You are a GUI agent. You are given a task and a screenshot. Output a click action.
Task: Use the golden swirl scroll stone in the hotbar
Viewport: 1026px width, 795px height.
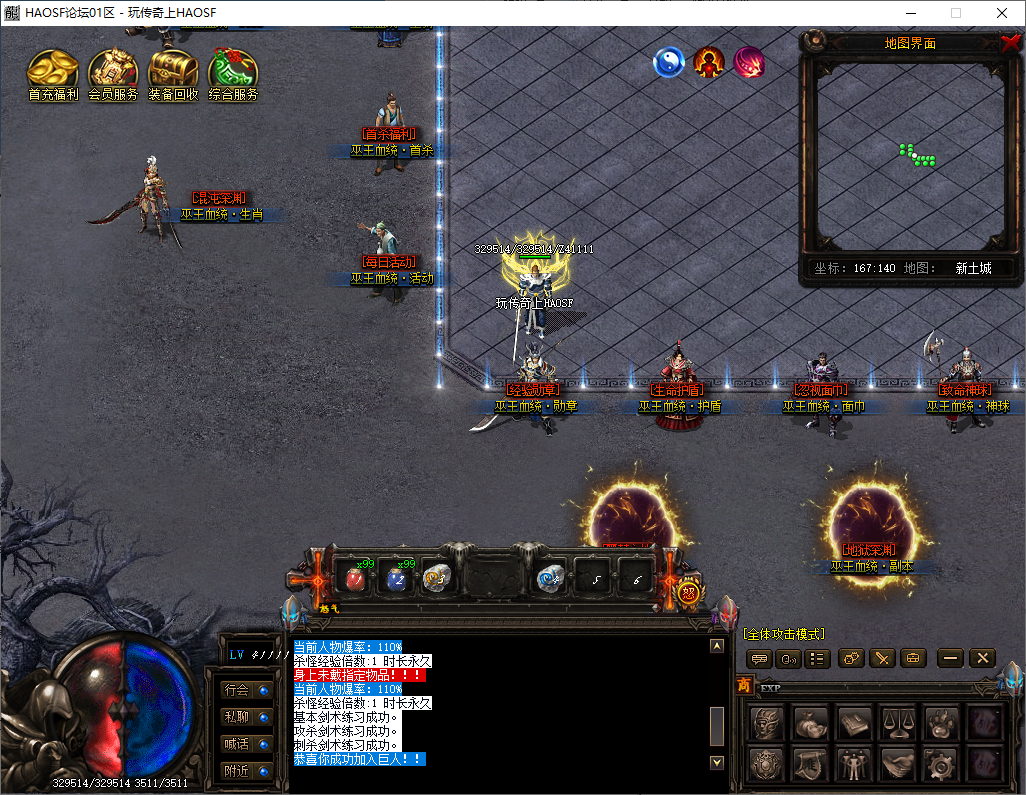coord(435,577)
